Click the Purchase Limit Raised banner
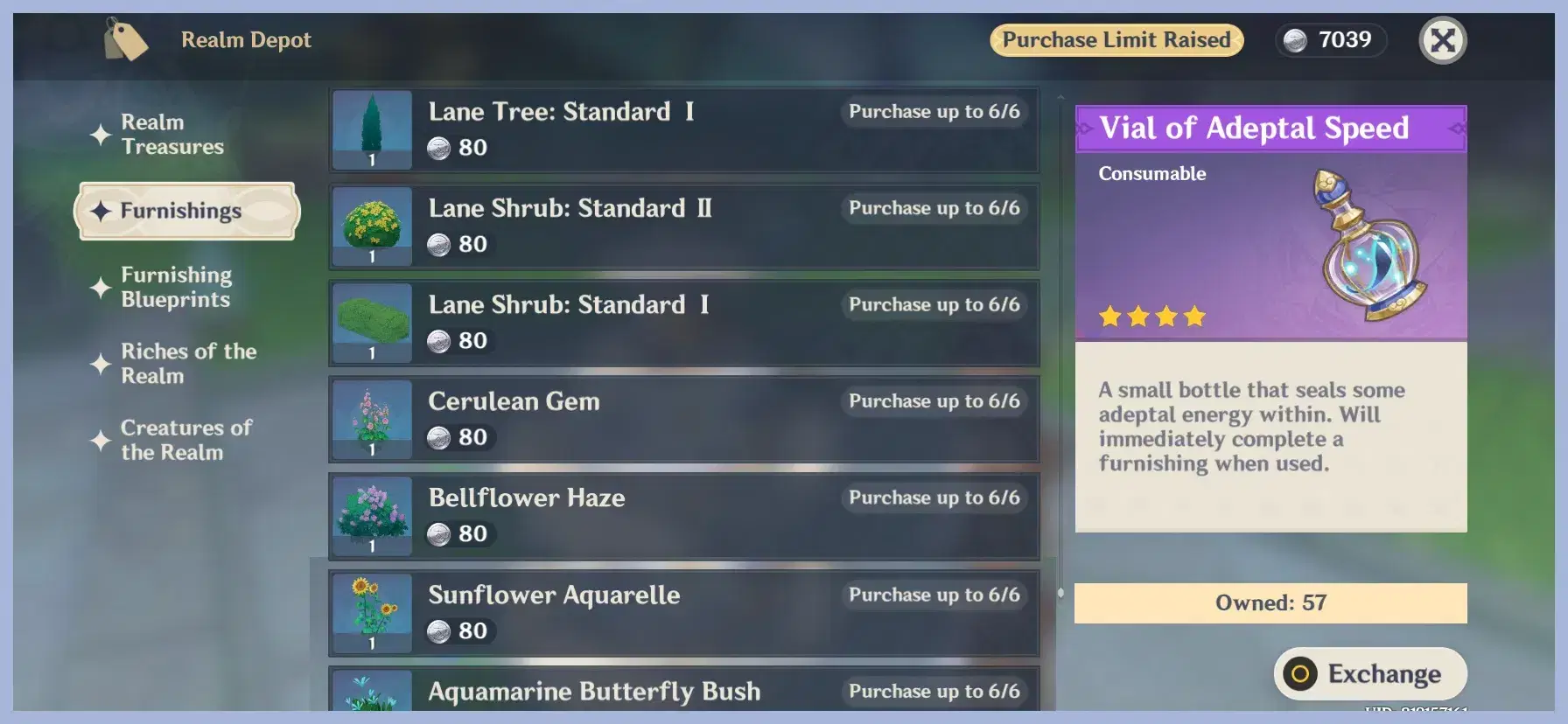 coord(1116,39)
